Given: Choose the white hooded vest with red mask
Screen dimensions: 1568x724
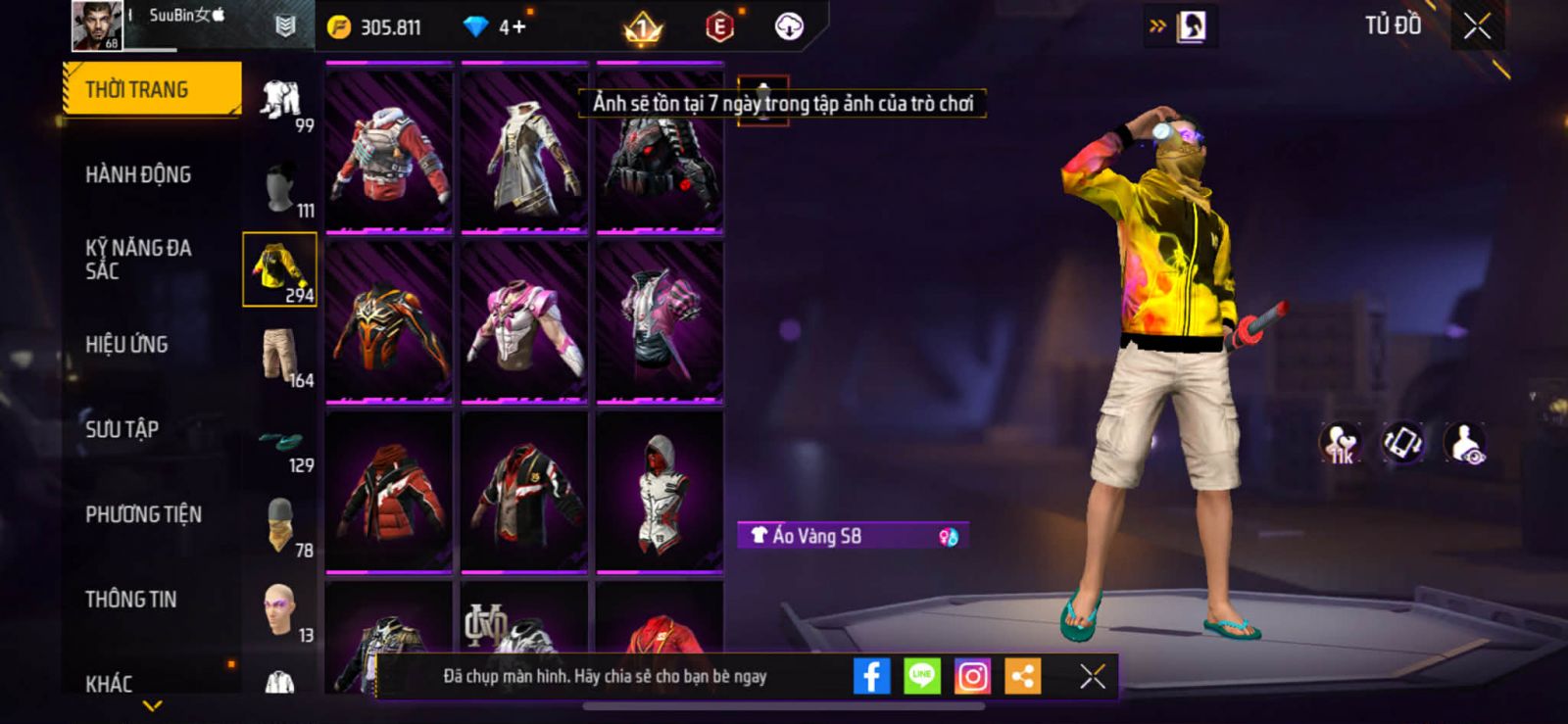Looking at the screenshot, I should tap(660, 491).
